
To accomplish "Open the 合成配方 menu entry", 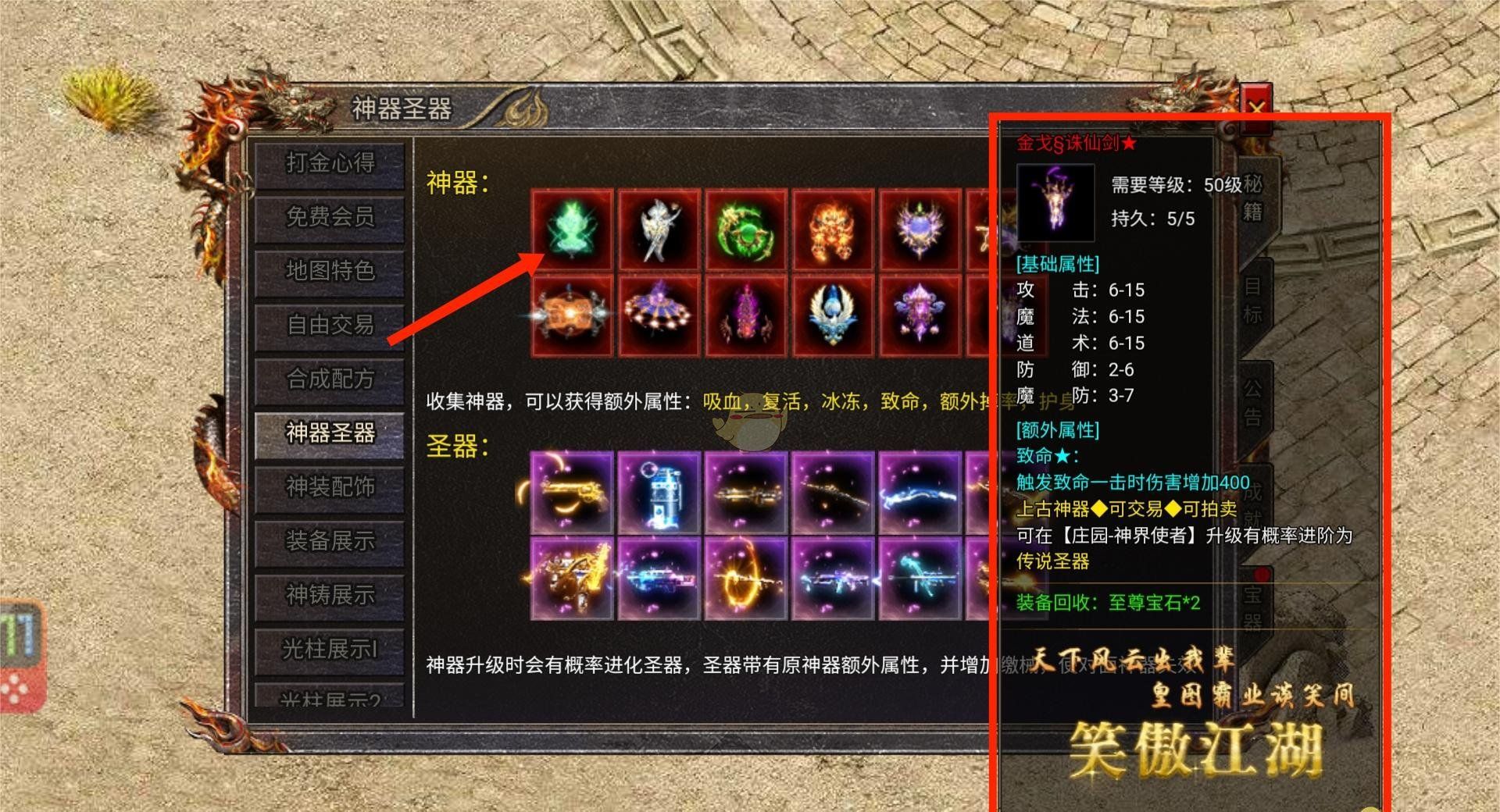I will [328, 380].
